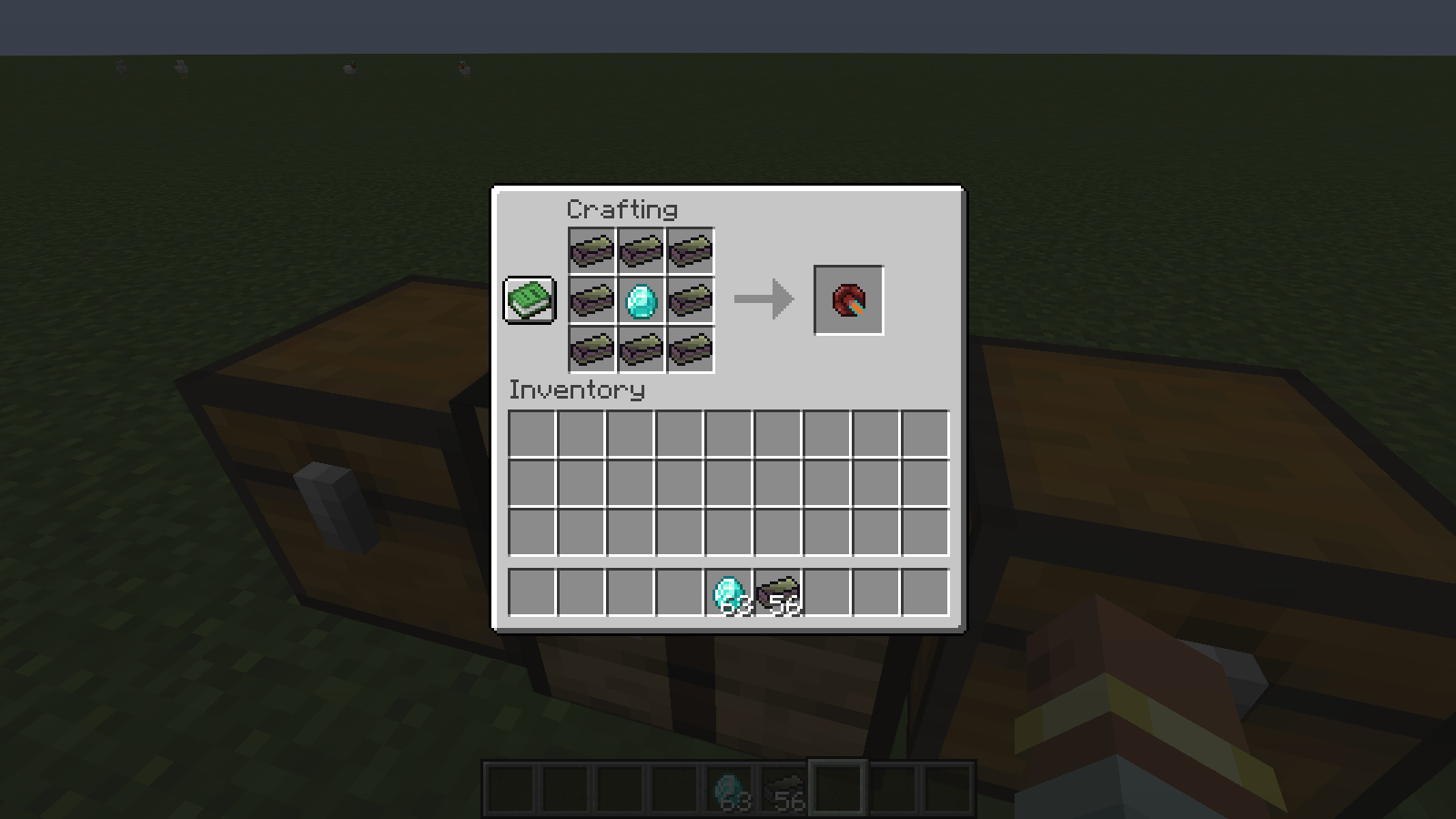
Task: Click the empty slot left of the diamond stack
Action: pyautogui.click(x=681, y=591)
